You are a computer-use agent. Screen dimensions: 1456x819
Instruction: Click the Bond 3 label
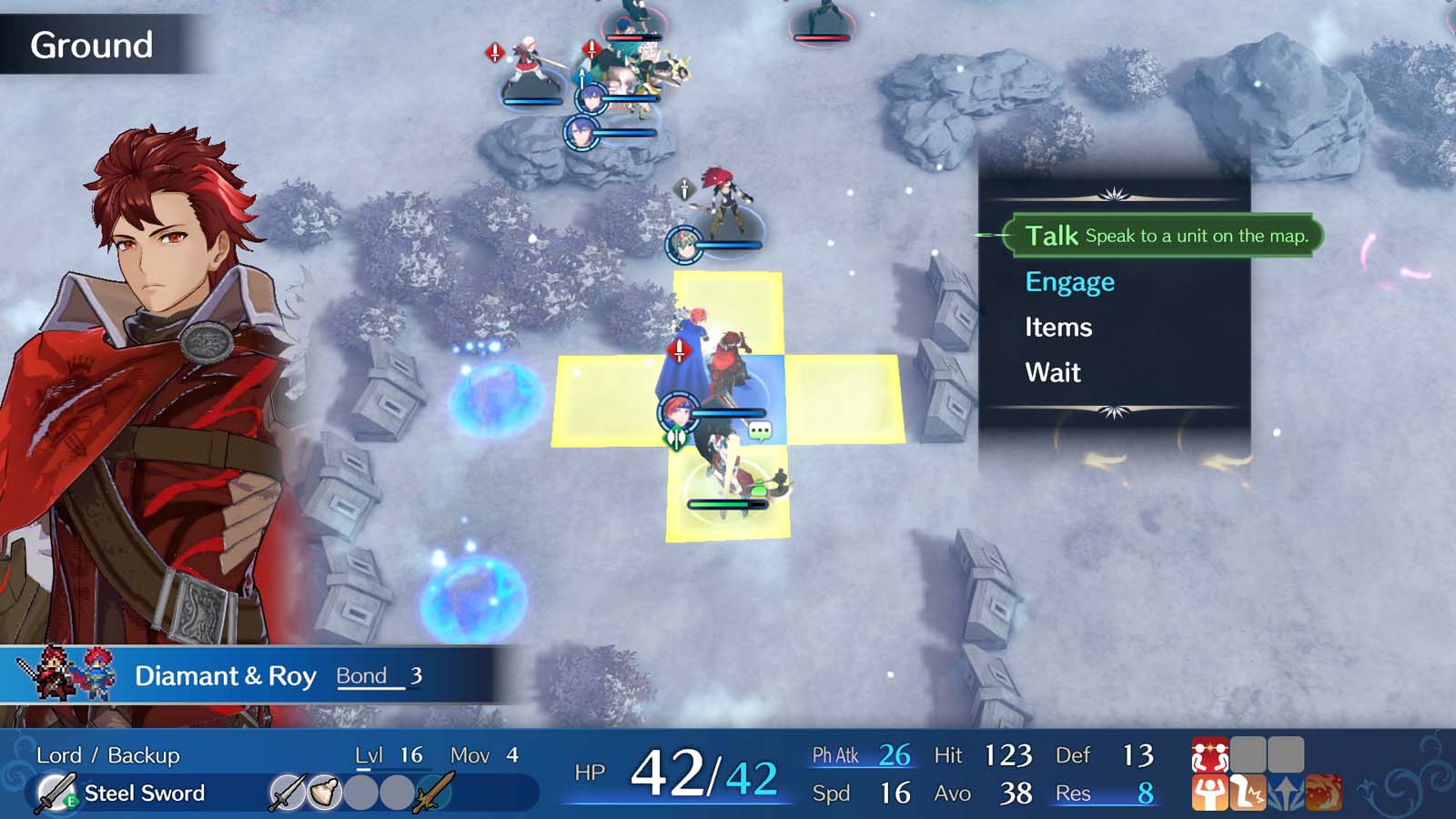378,675
